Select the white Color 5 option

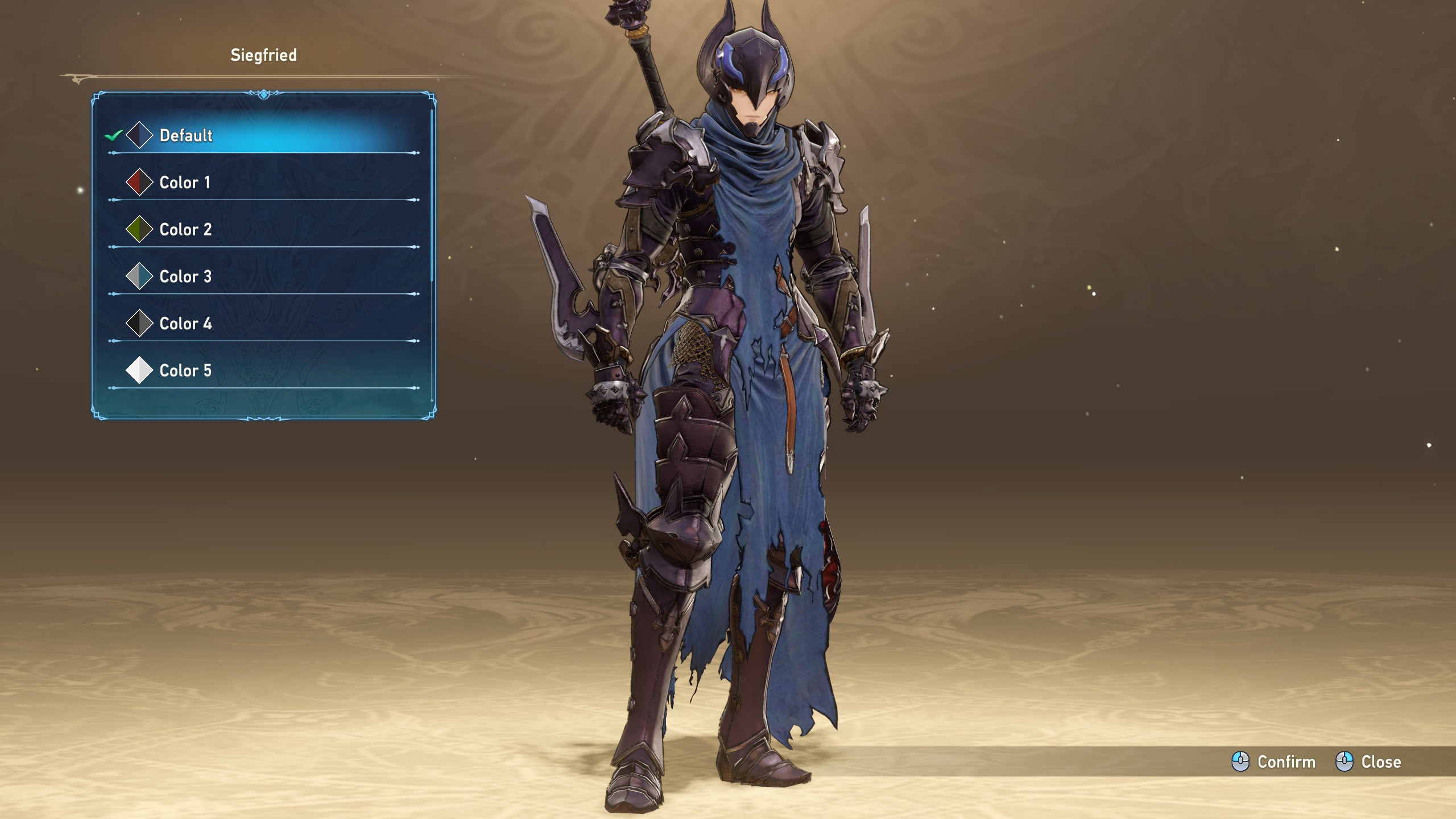click(x=185, y=371)
